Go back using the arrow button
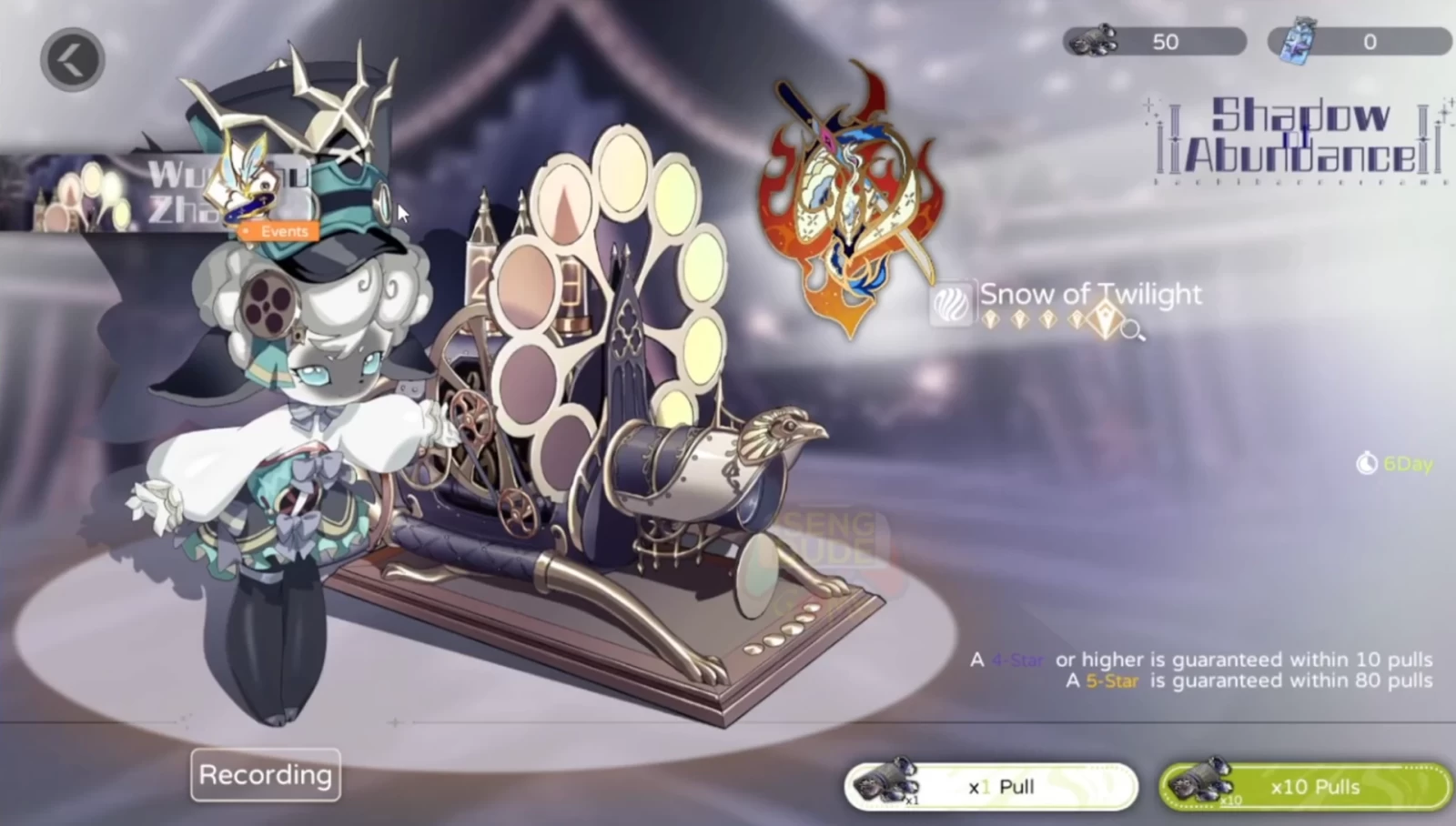The height and width of the screenshot is (826, 1456). pyautogui.click(x=72, y=60)
